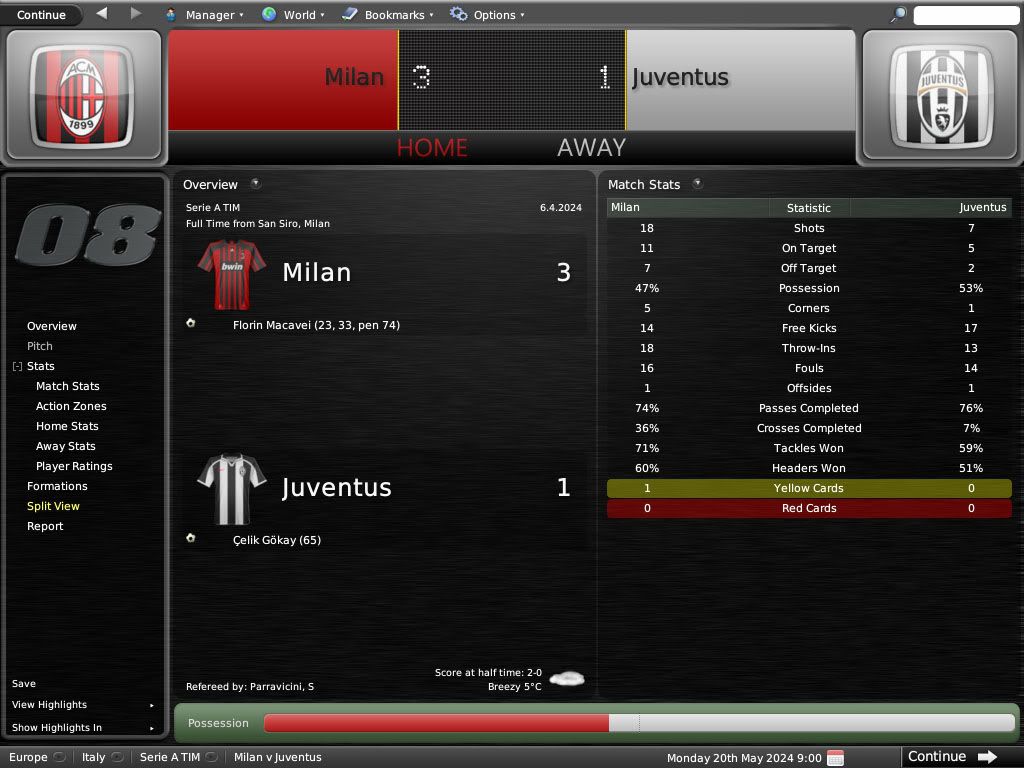Go back with the left arrow button
1024x768 pixels.
click(102, 14)
